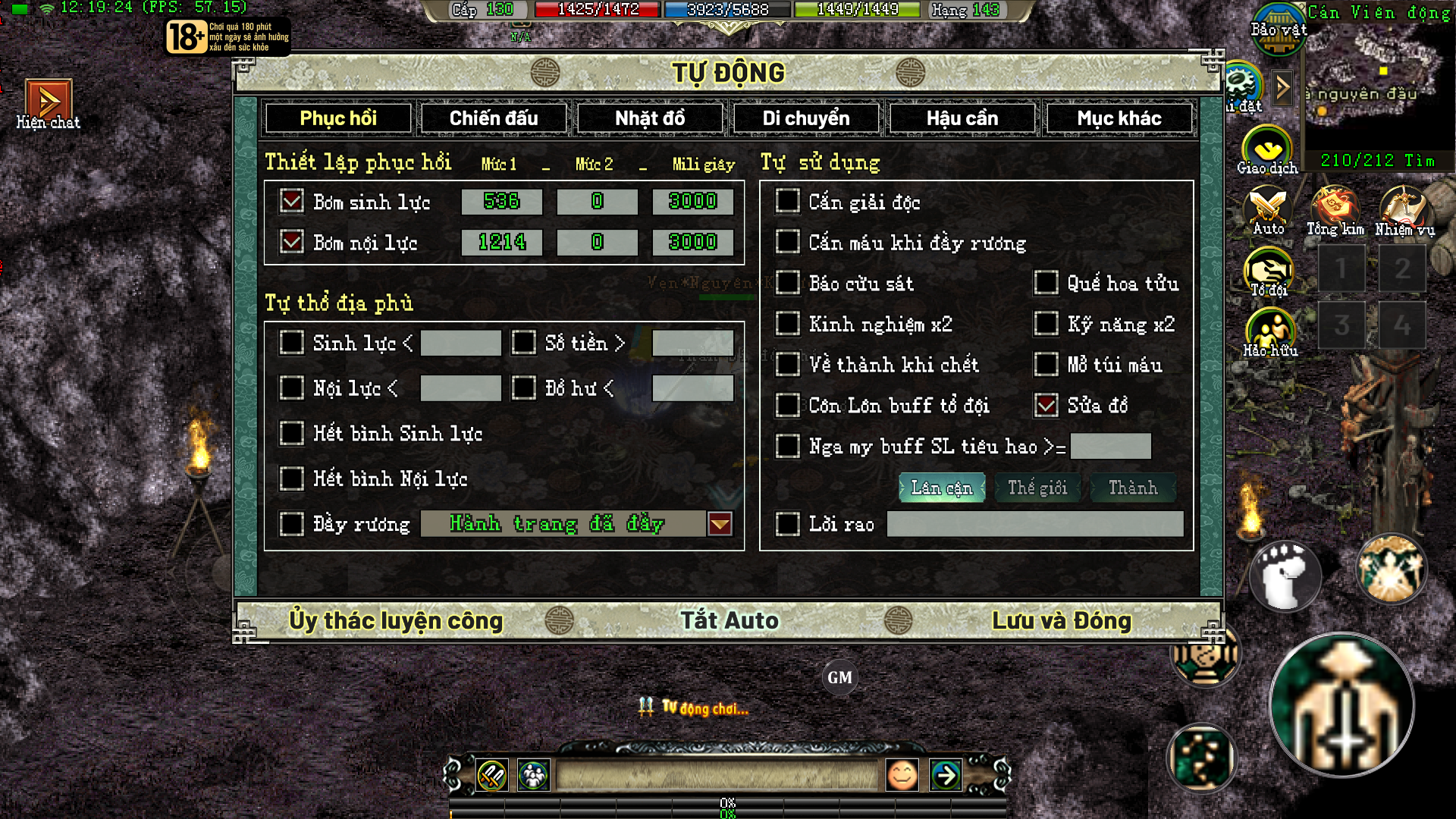Click the Tắt Auto button

click(728, 620)
